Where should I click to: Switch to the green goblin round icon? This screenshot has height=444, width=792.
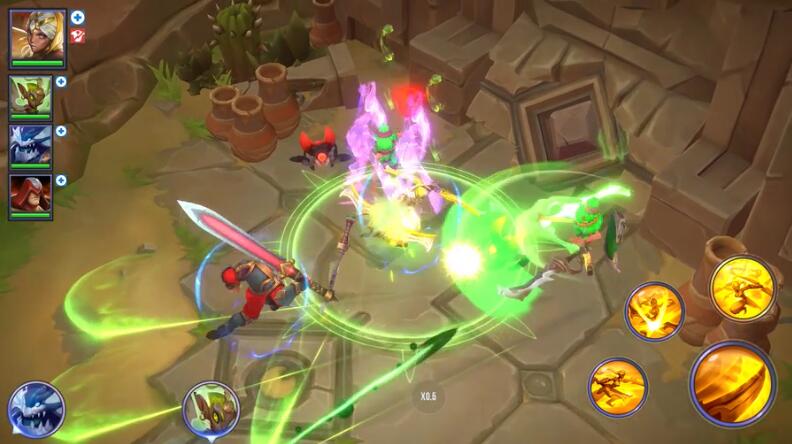tap(211, 410)
